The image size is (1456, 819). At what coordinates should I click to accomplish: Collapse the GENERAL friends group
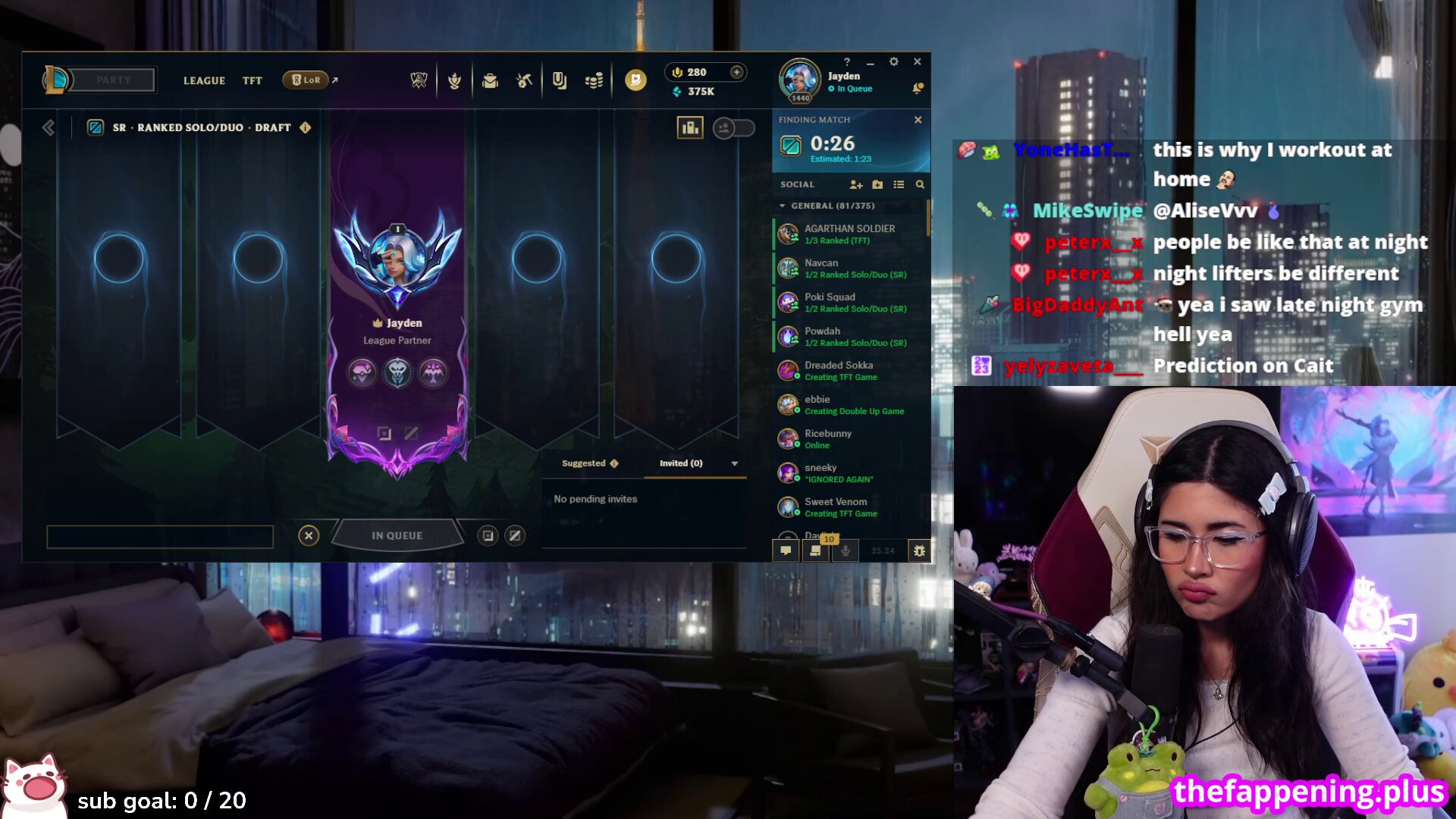(x=783, y=206)
